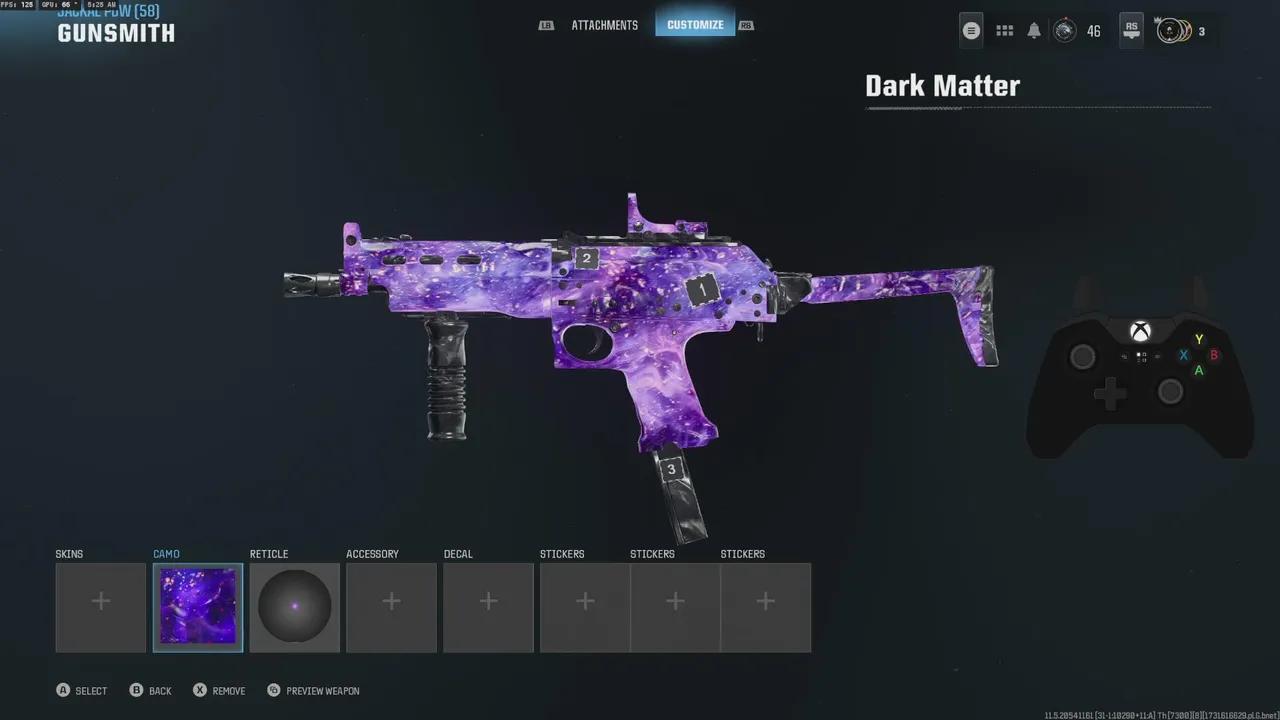This screenshot has height=720, width=1280.
Task: Switch to the CUSTOMIZE tab
Action: pos(695,24)
